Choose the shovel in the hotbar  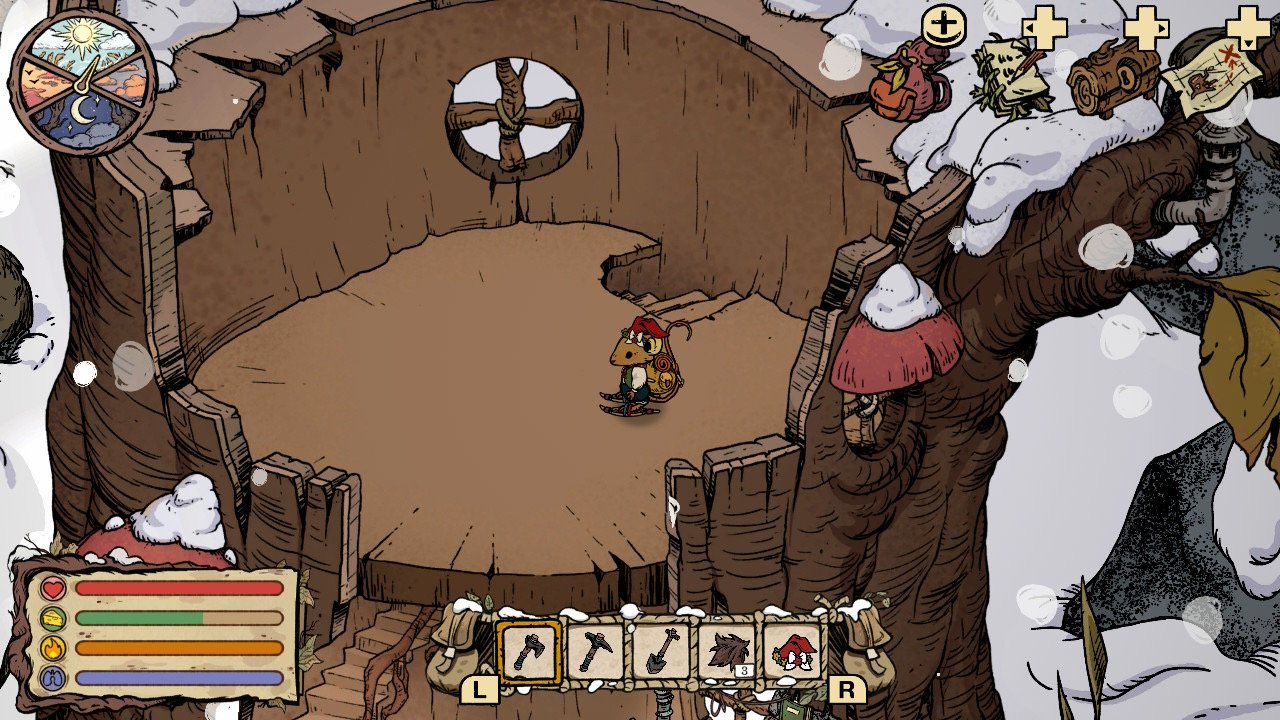(661, 652)
